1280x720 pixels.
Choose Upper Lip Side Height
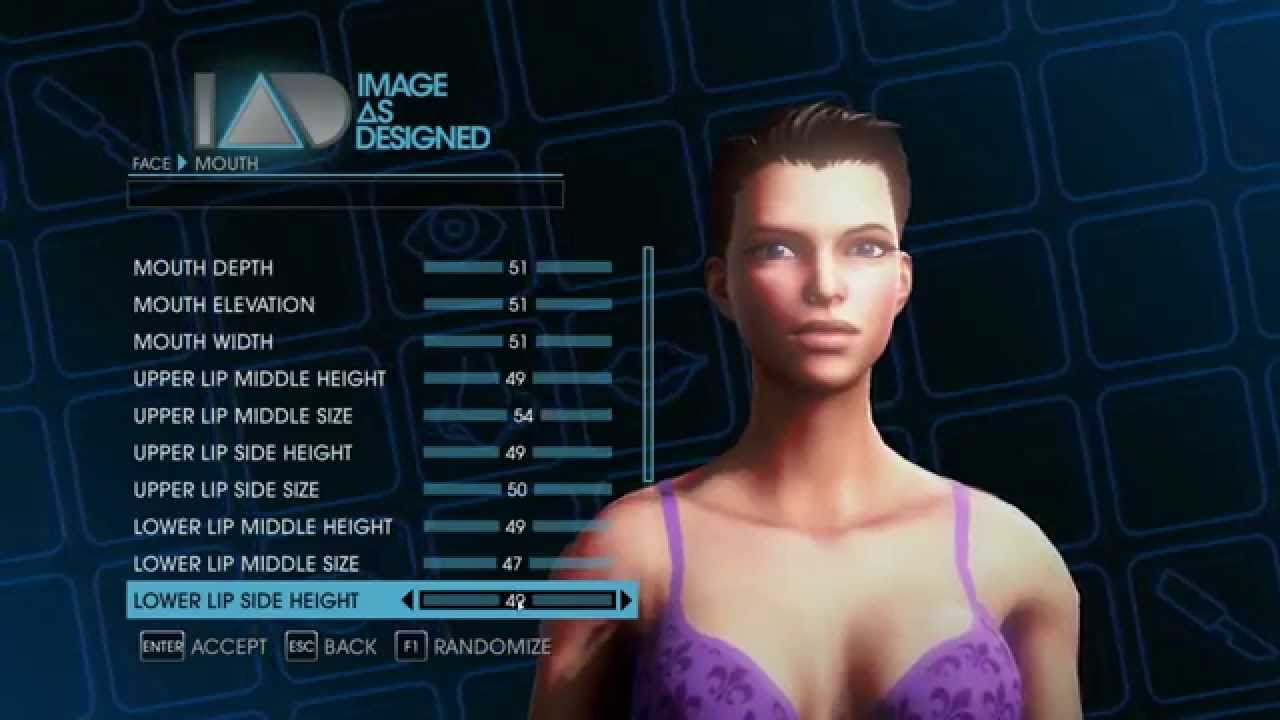tap(243, 453)
